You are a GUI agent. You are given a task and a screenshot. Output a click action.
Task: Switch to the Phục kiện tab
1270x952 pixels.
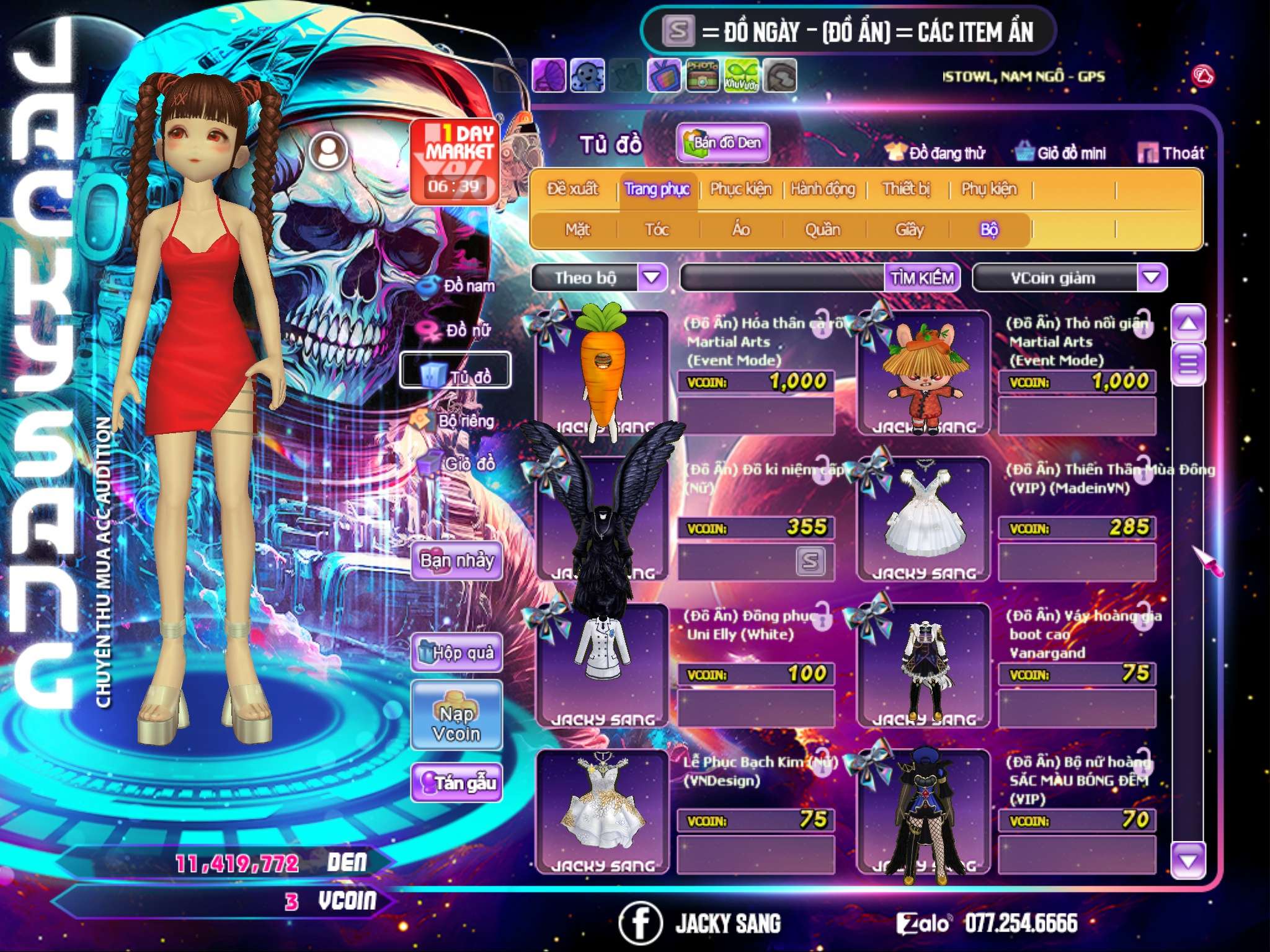pos(740,189)
